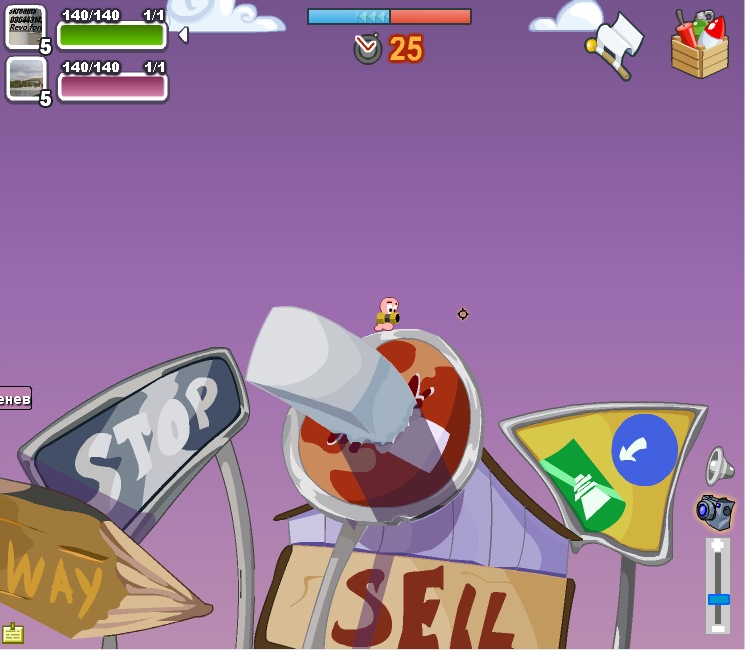Image resolution: width=745 pixels, height=650 pixels.
Task: Click the camera icon
Action: pyautogui.click(x=716, y=511)
